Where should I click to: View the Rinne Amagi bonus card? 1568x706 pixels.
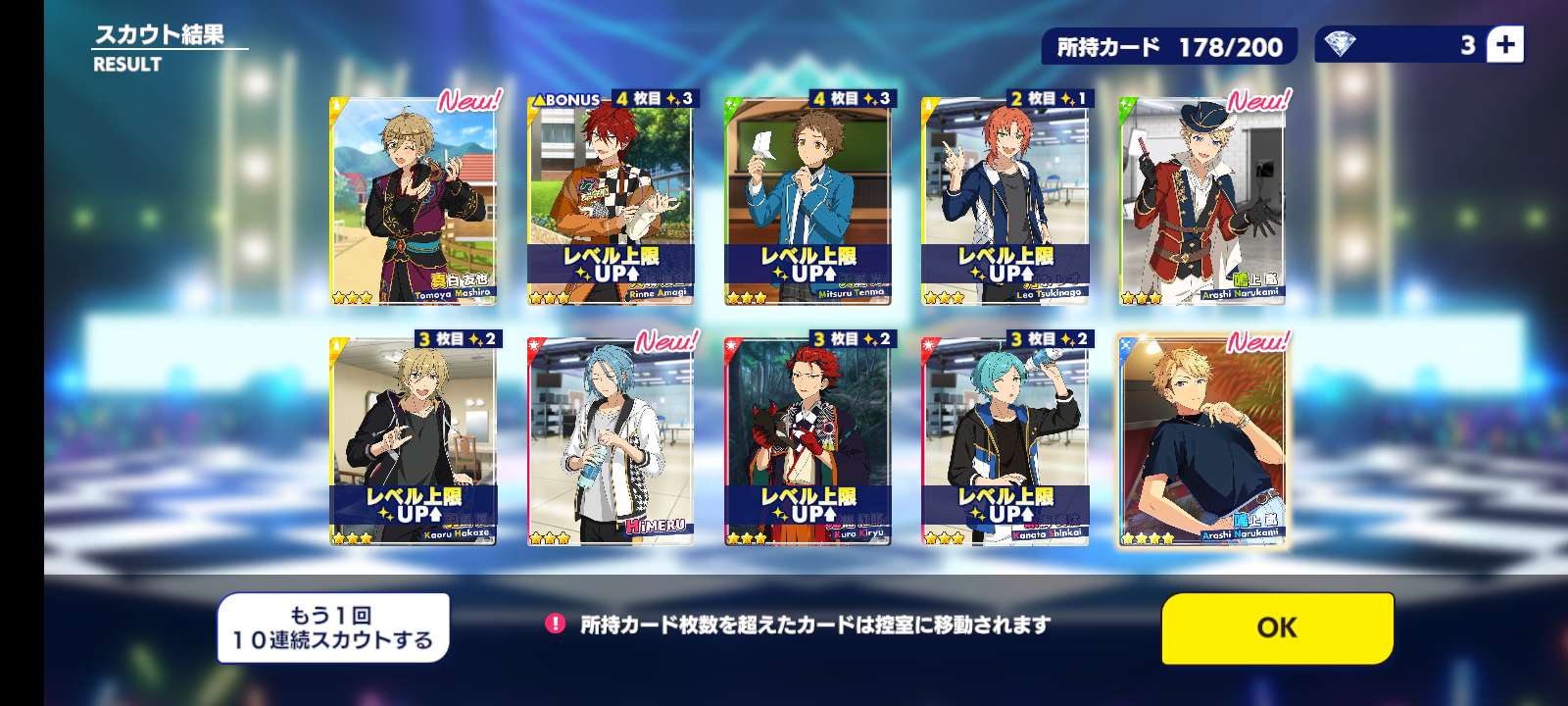pyautogui.click(x=610, y=202)
